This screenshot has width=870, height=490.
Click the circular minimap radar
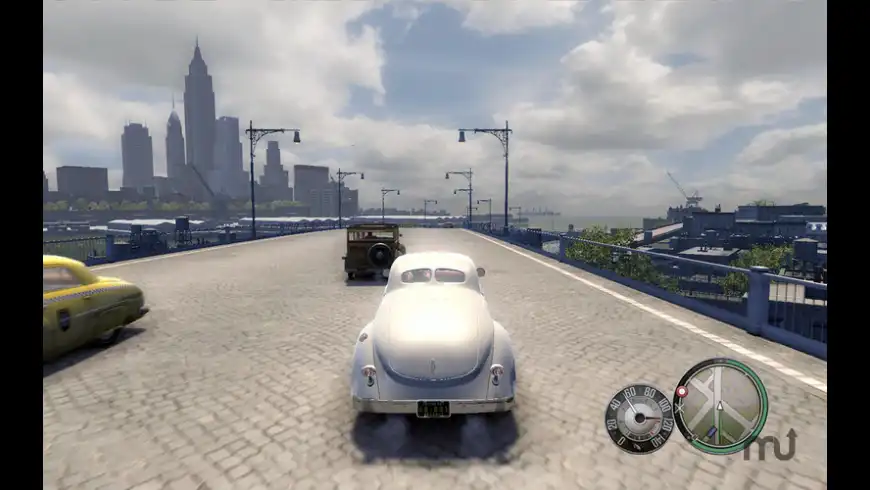720,405
